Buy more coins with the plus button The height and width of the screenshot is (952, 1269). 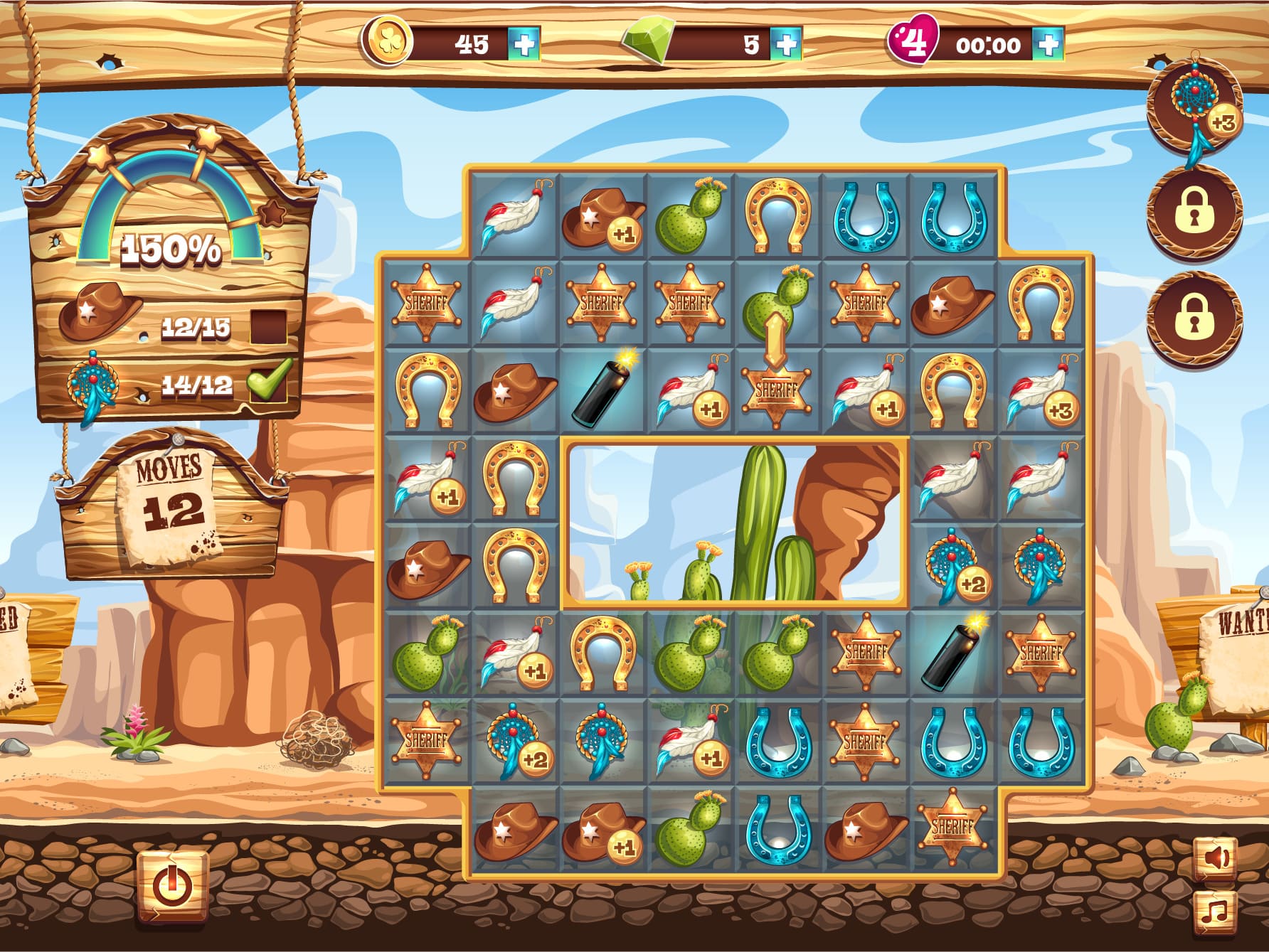(x=524, y=45)
